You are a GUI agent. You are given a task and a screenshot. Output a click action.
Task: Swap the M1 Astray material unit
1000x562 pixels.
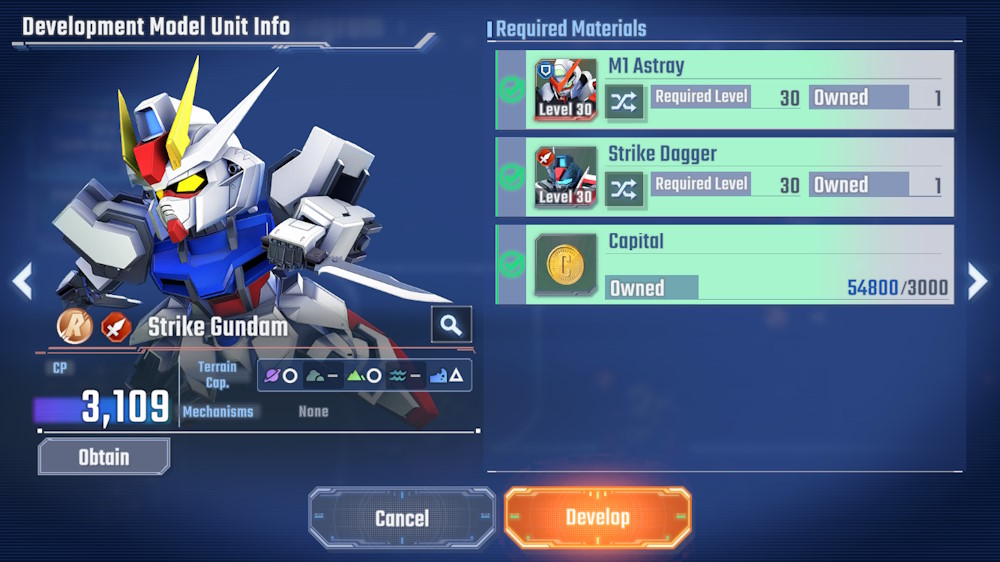[624, 101]
